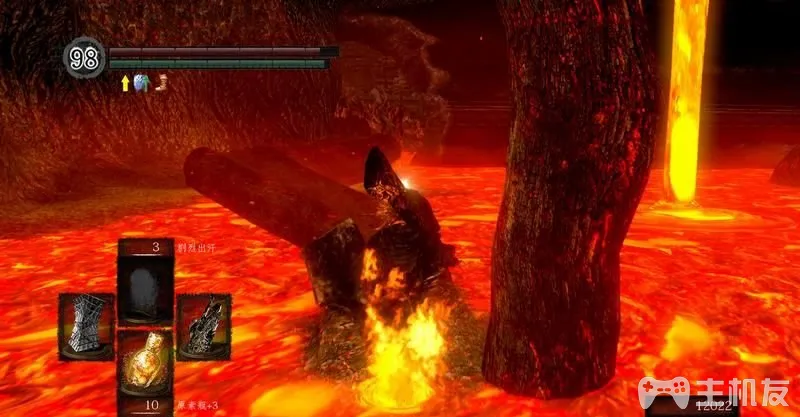Viewport: 800px width, 417px height.
Task: Select the Estus Flask item slot
Action: tap(145, 367)
